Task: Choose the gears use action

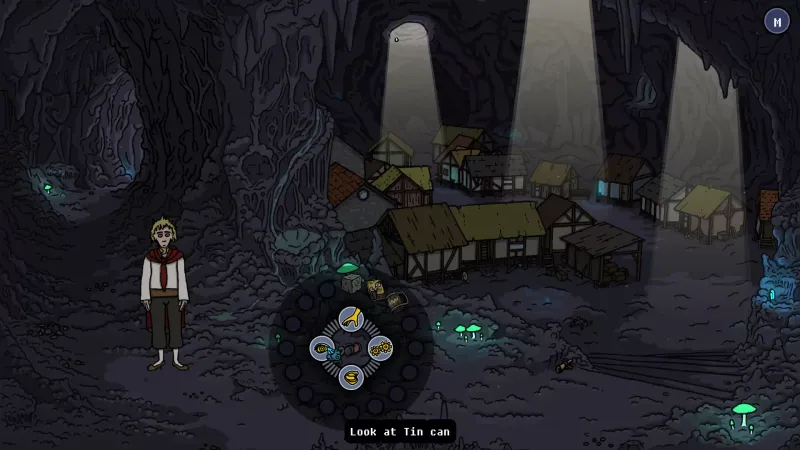Action: pyautogui.click(x=380, y=348)
